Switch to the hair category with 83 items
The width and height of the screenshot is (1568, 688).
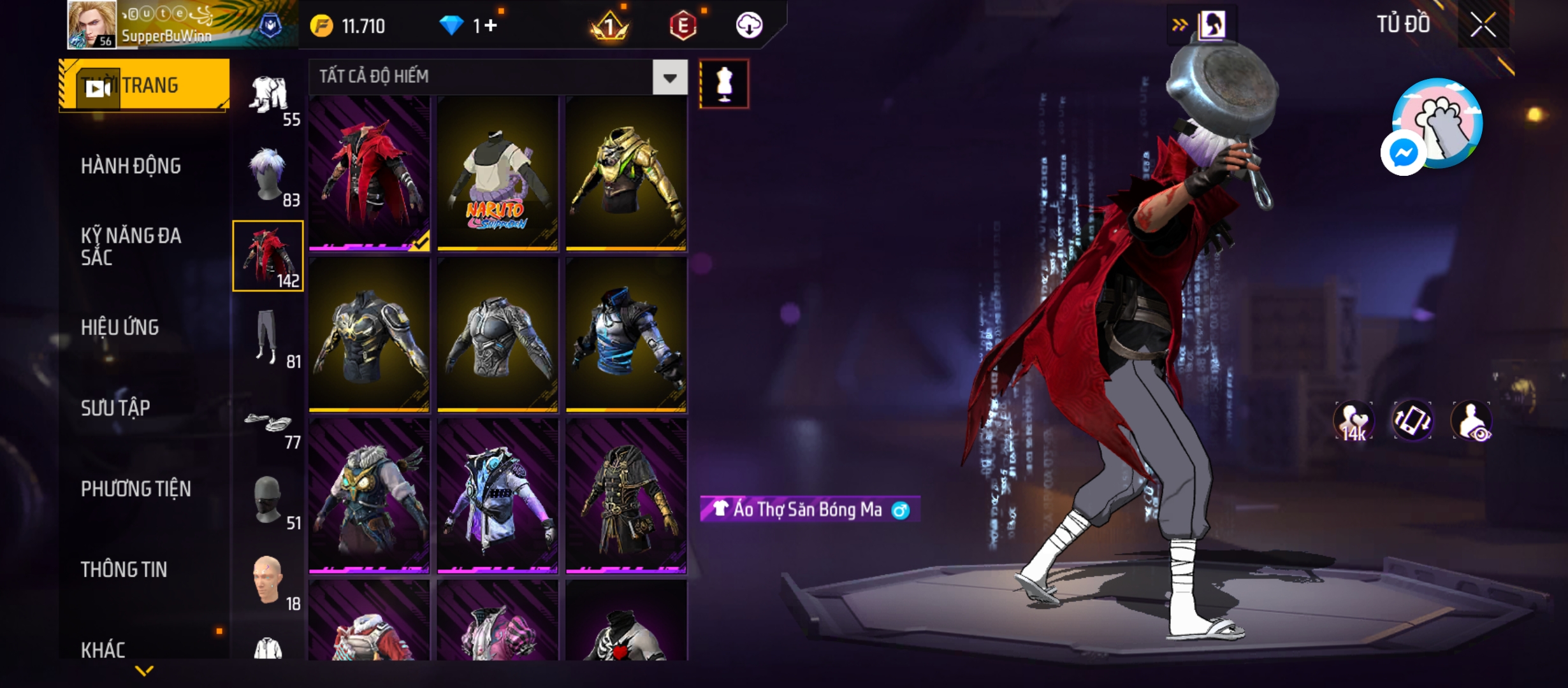tap(268, 176)
